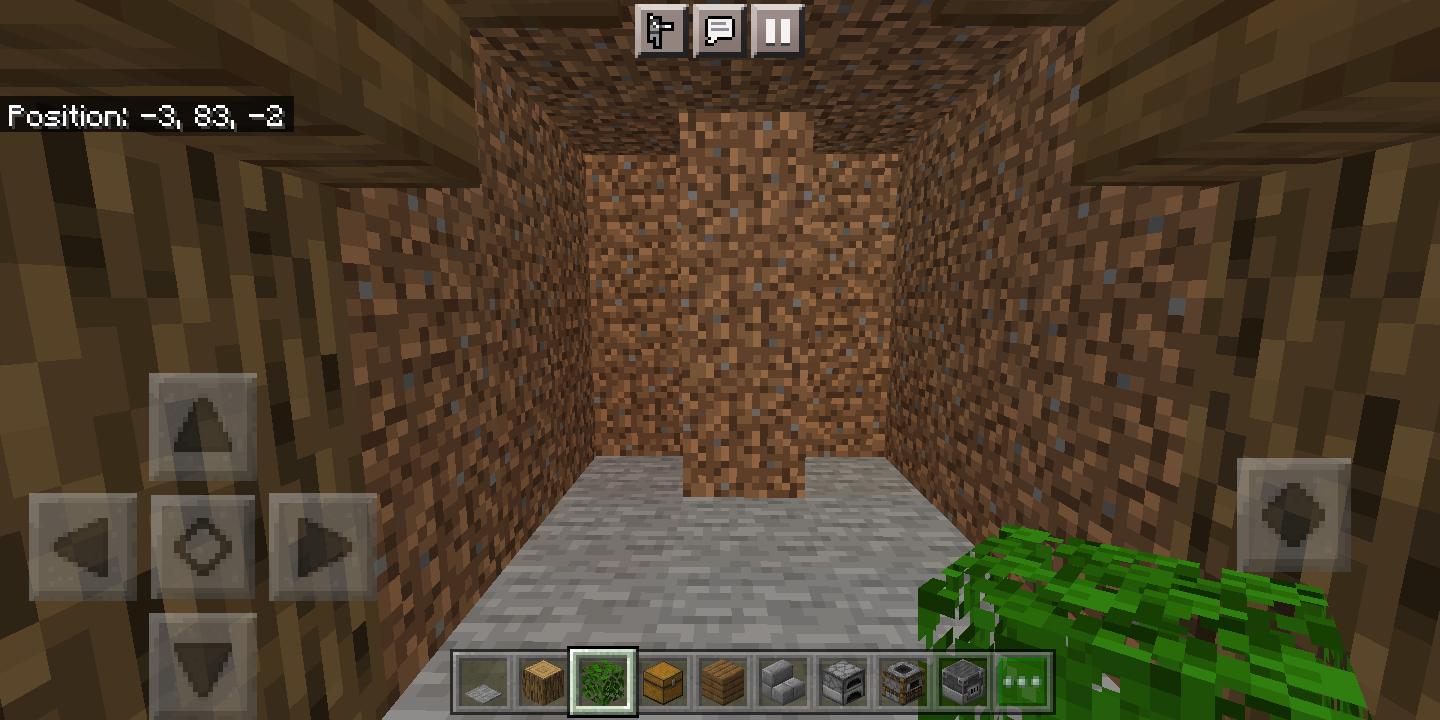Screen dimensions: 1440x720
Task: Open the emote menu at top
Action: [662, 31]
